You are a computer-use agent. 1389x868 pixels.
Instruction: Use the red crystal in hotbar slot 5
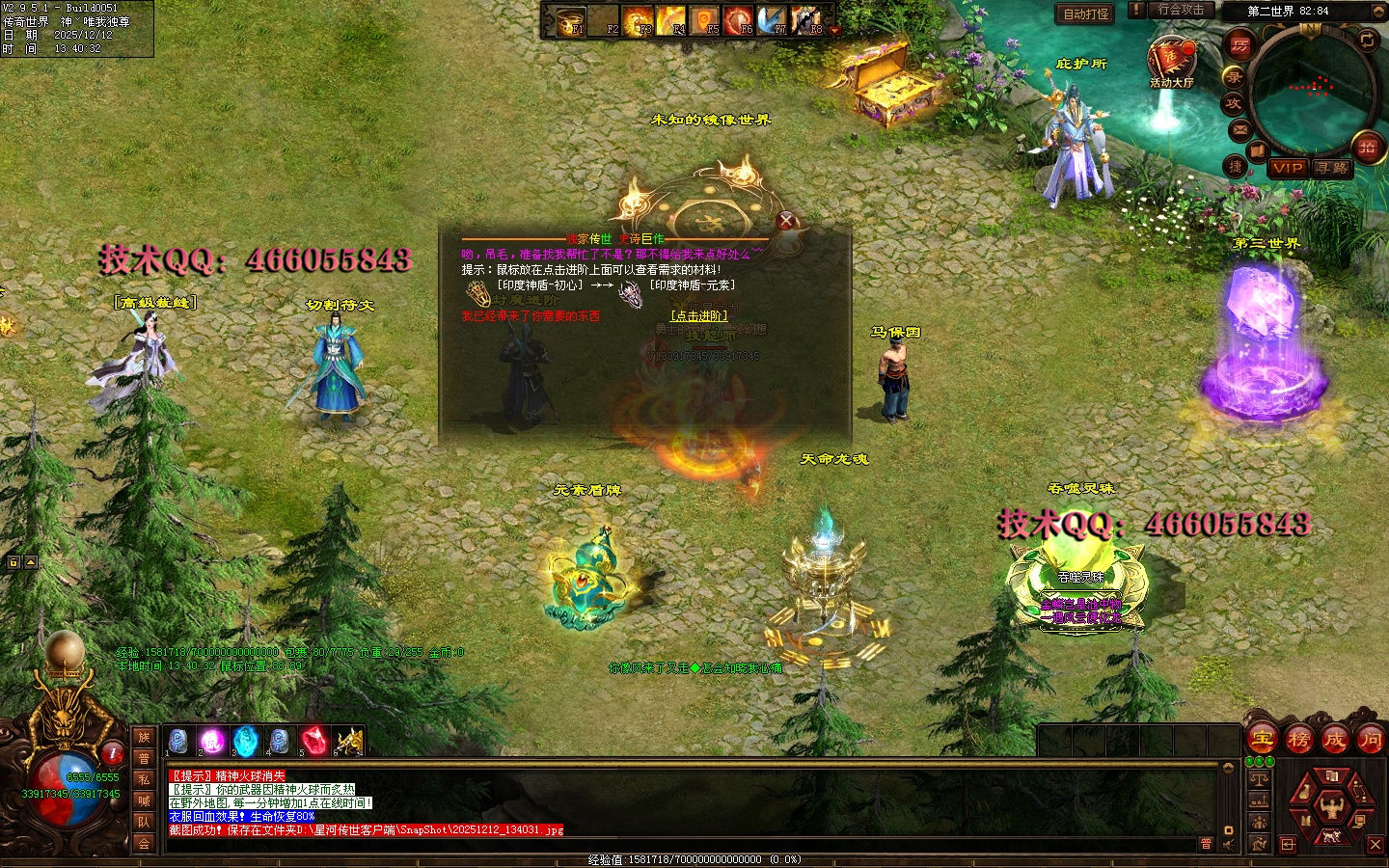pos(314,741)
